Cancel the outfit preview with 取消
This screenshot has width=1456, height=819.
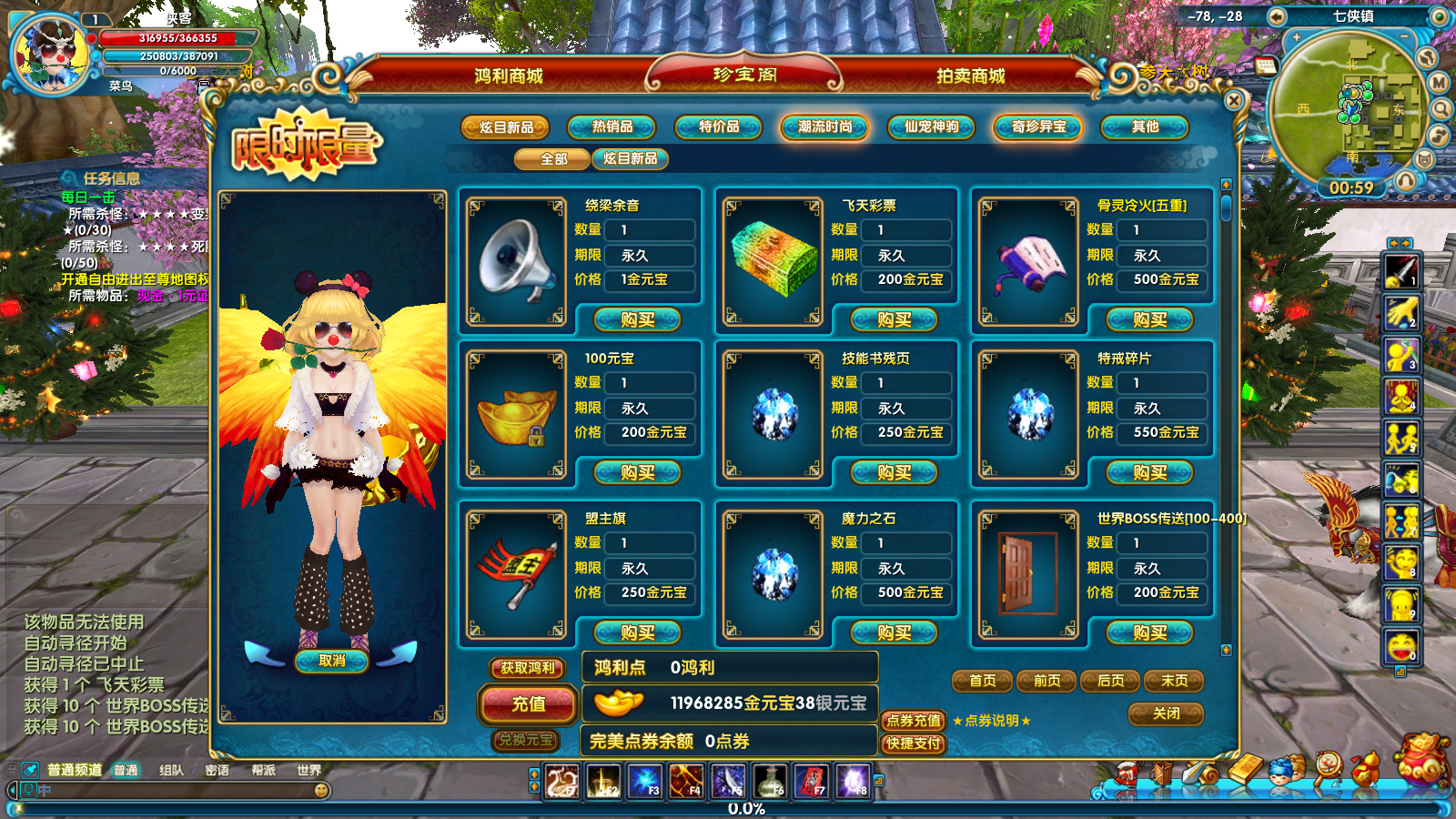(331, 661)
